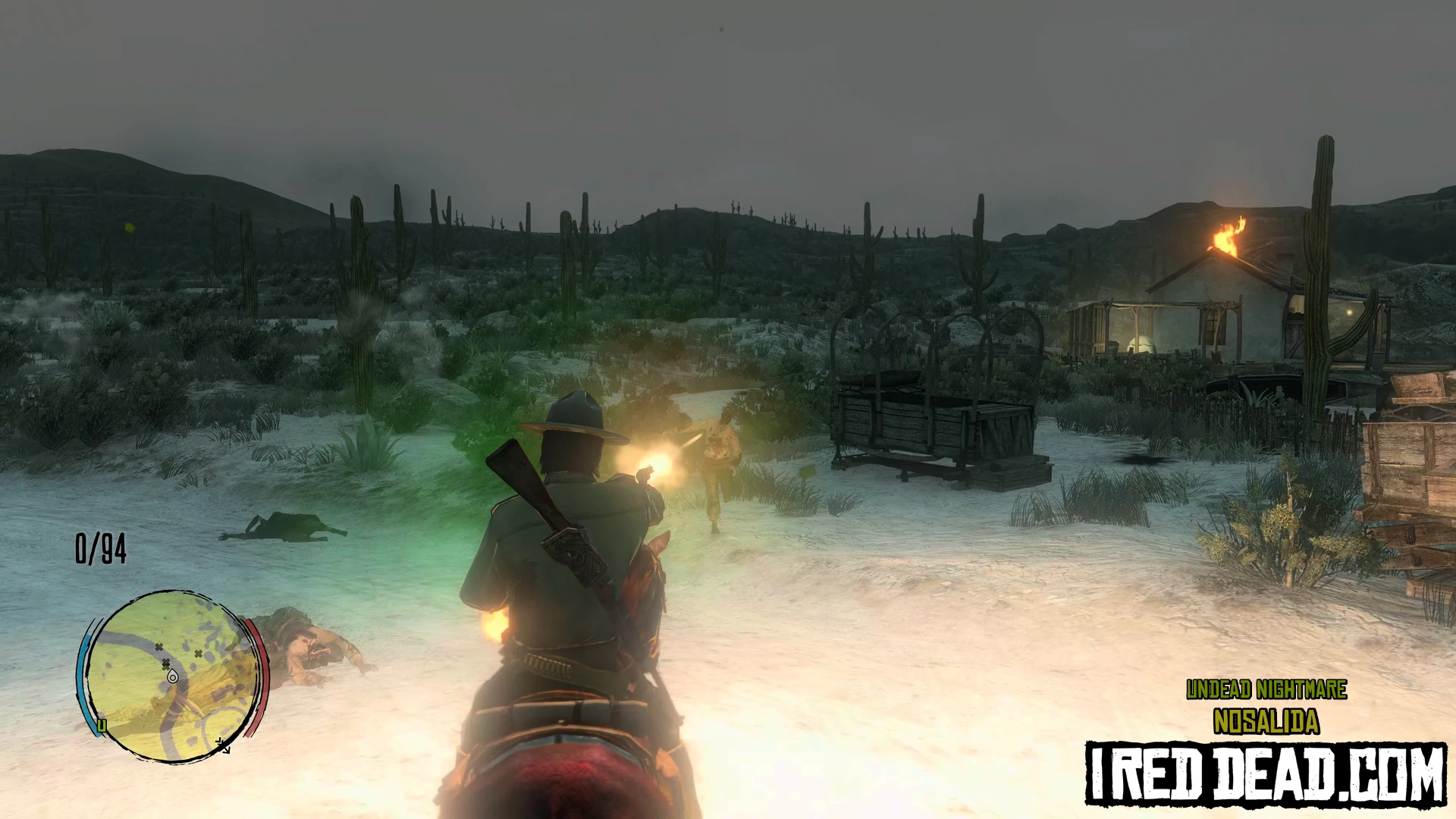Open the IRedDead.com watermark logo

pos(1265,773)
